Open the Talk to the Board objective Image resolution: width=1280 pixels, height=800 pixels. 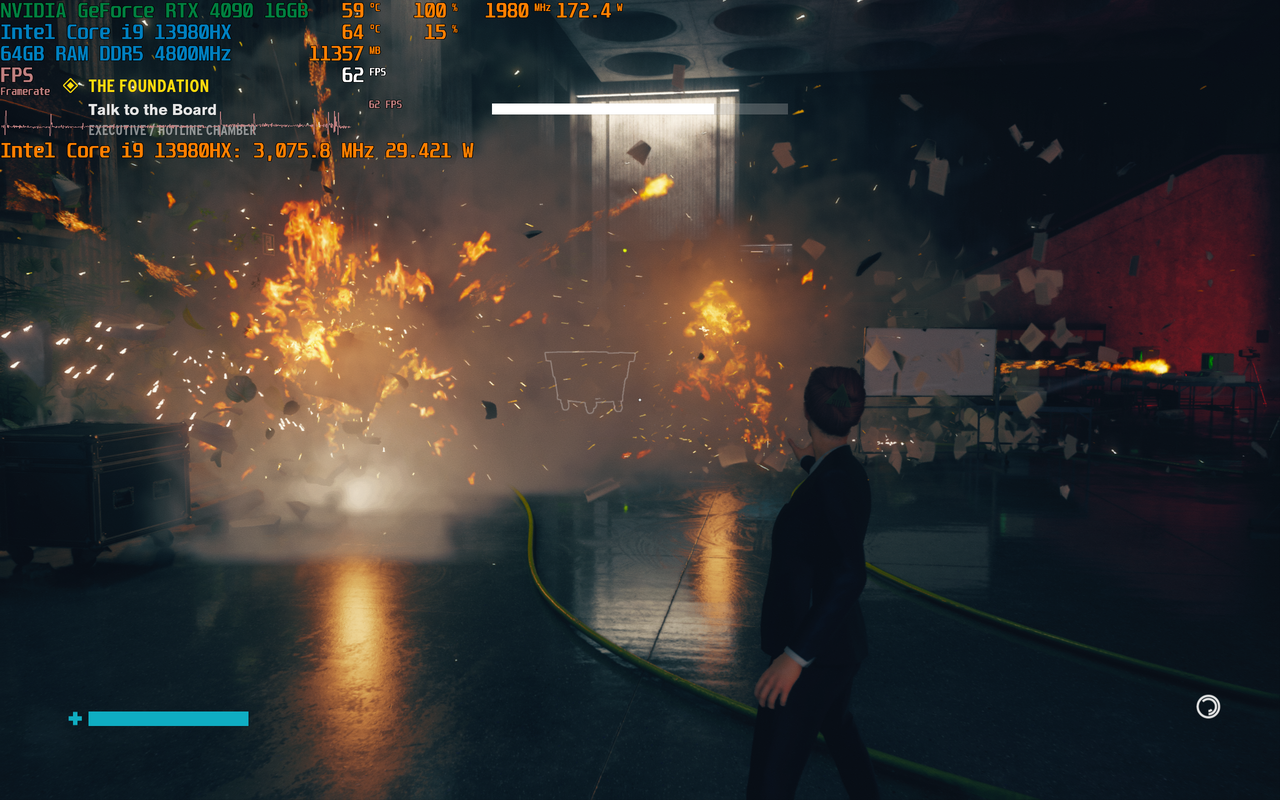tap(152, 110)
